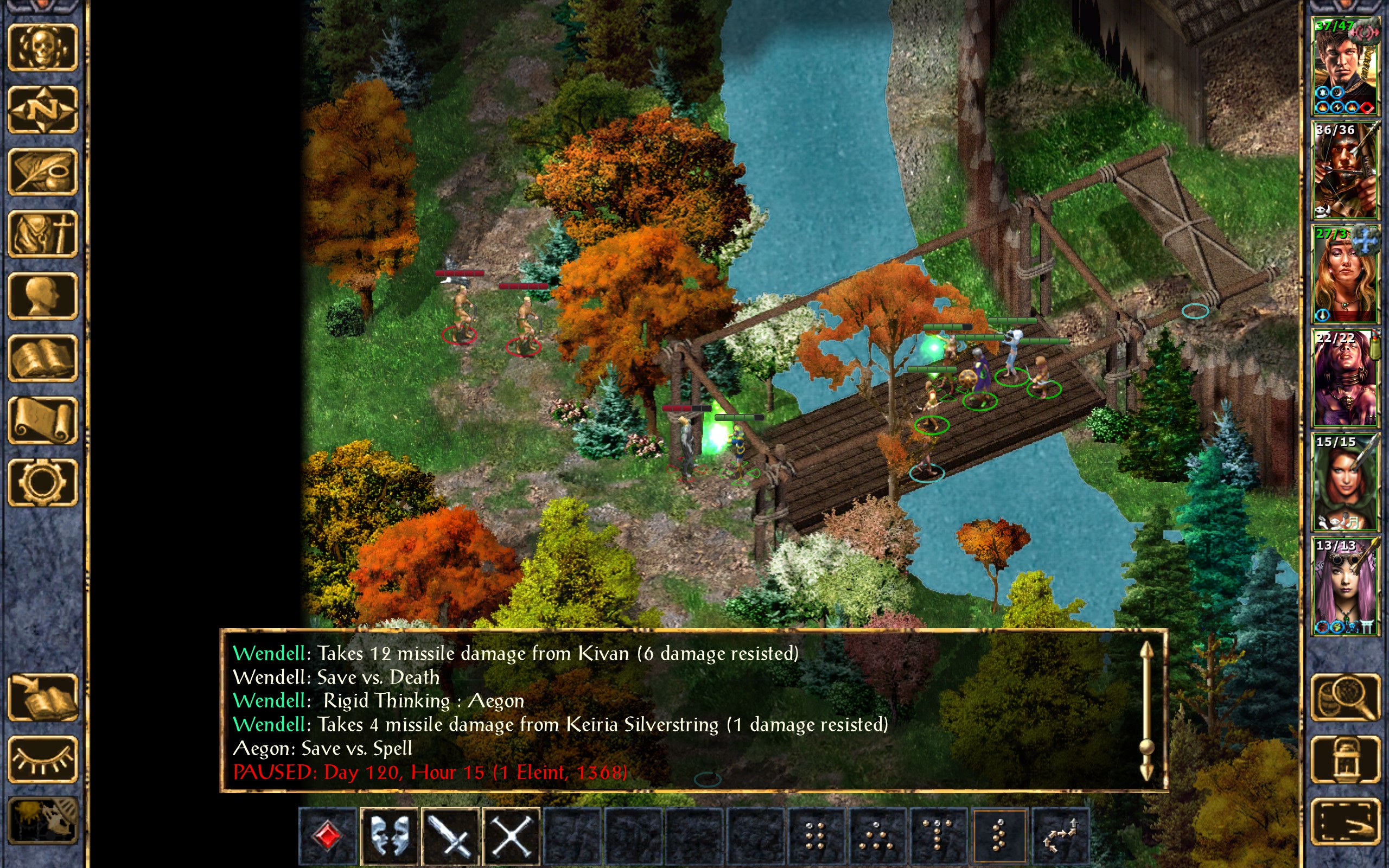Select the hooded redhead portrait with 15/15 HP
This screenshot has height=868, width=1389.
(1345, 482)
